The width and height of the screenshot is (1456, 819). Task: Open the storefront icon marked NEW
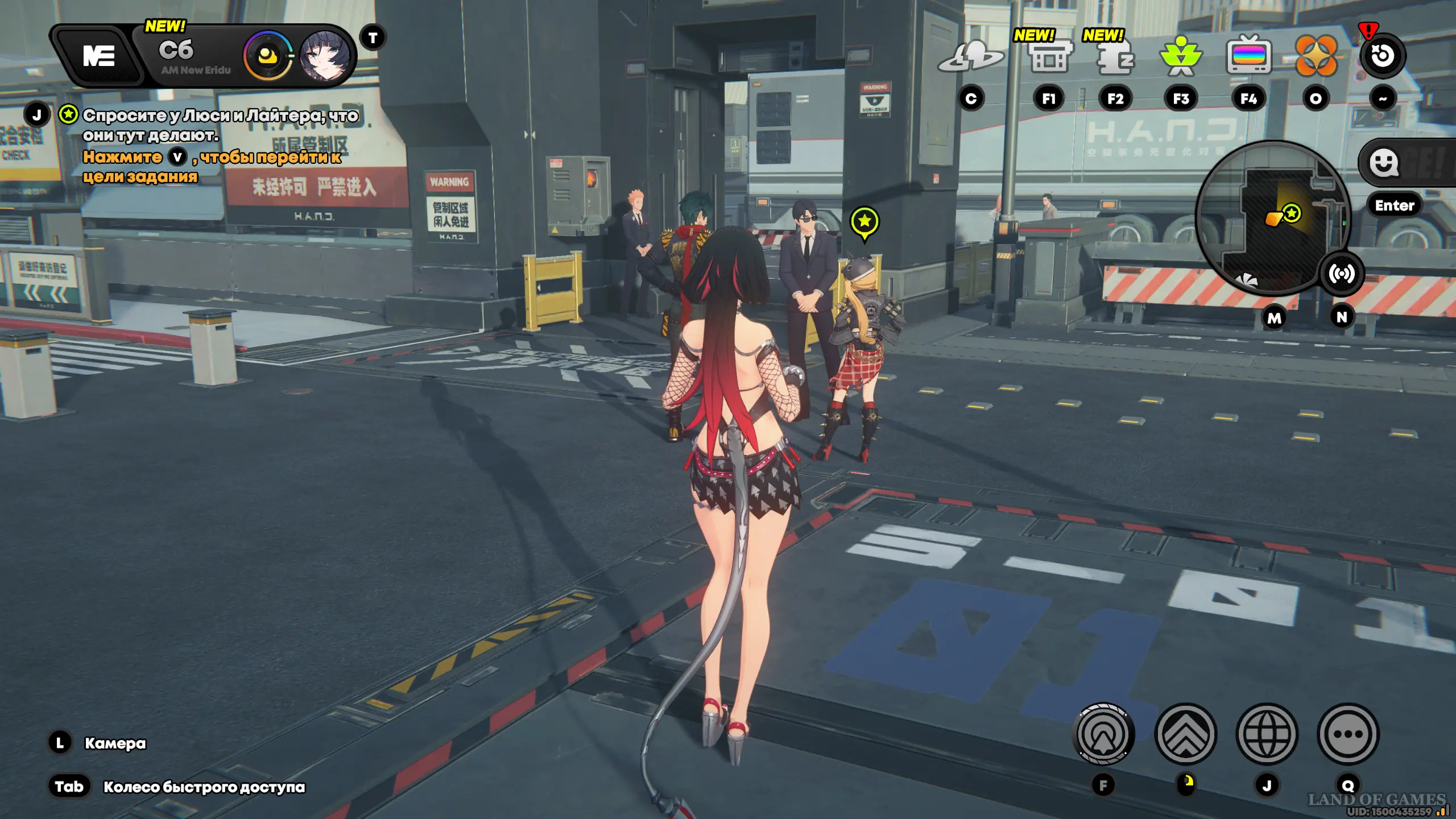click(x=1049, y=57)
